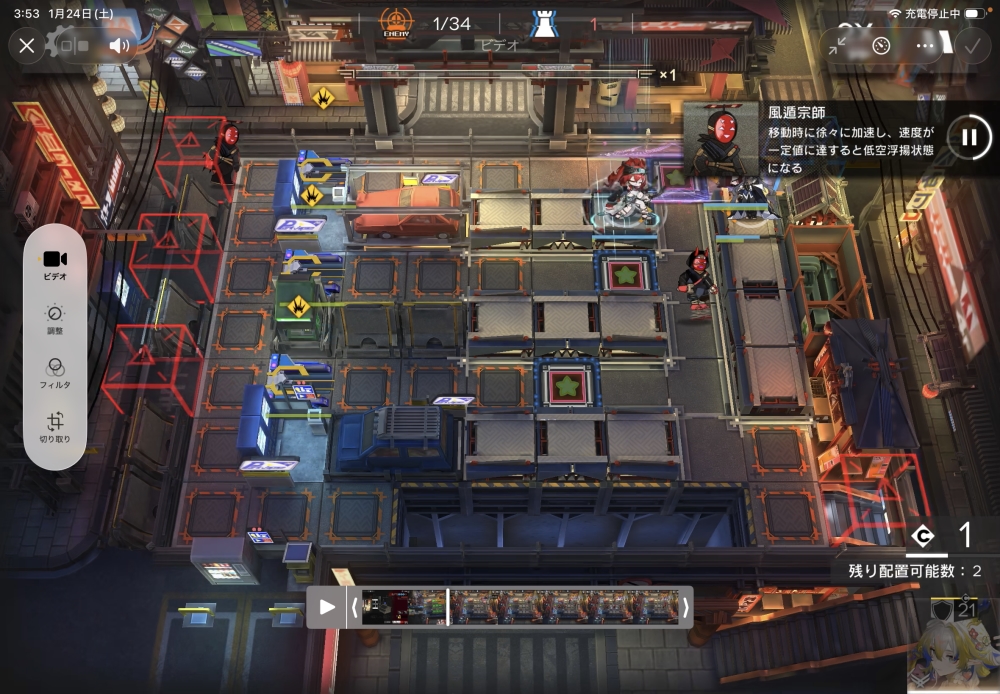
Task: Open the playback speed dial control
Action: (x=881, y=45)
